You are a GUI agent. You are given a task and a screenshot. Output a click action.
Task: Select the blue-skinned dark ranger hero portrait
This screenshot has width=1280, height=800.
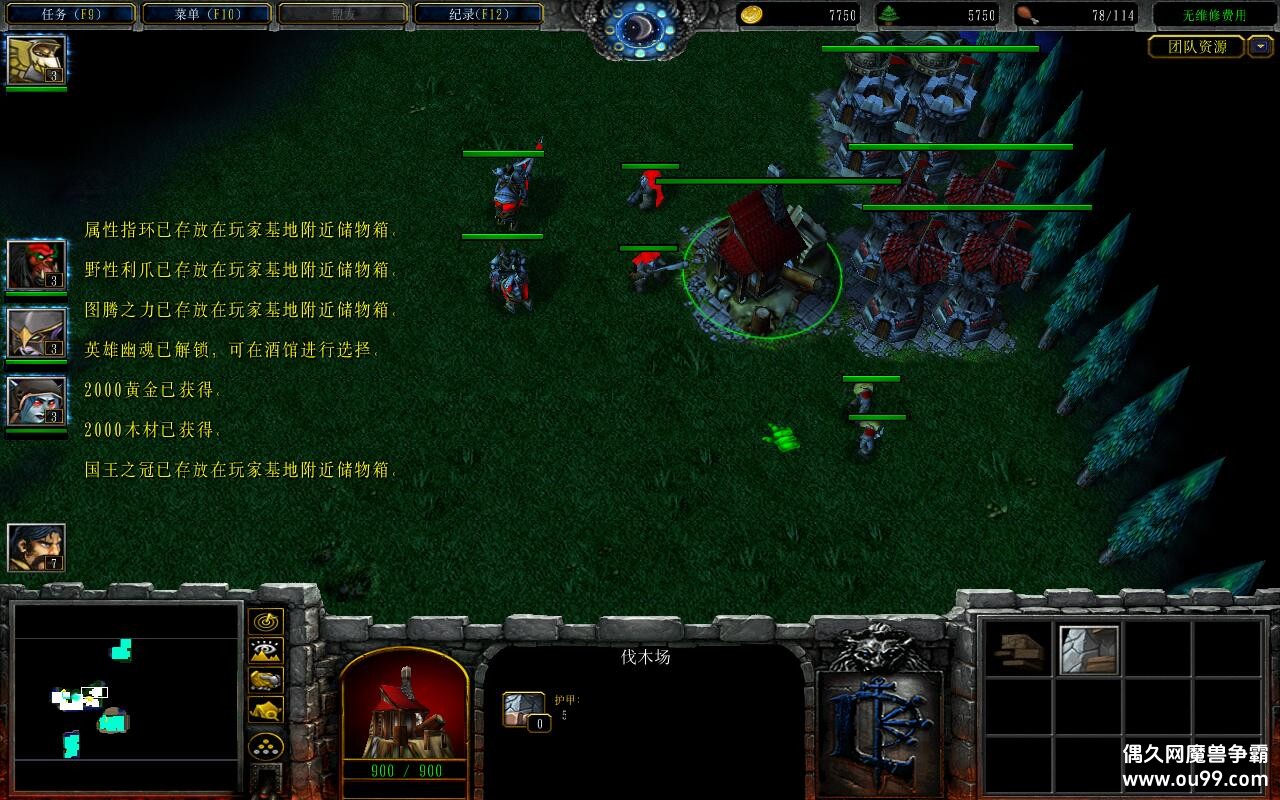pos(36,401)
